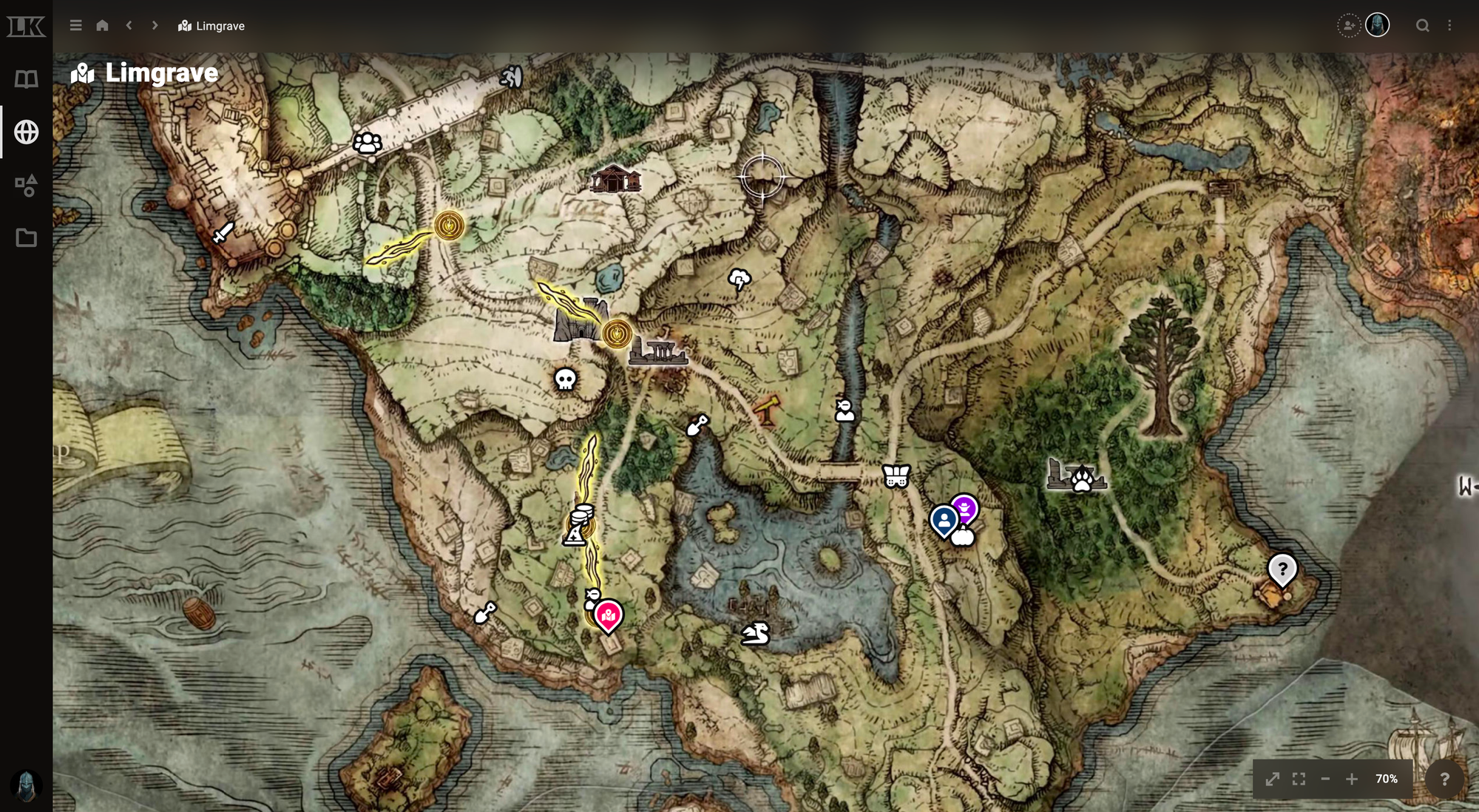This screenshot has width=1479, height=812.
Task: Open the hamburger menu in the top bar
Action: point(75,25)
